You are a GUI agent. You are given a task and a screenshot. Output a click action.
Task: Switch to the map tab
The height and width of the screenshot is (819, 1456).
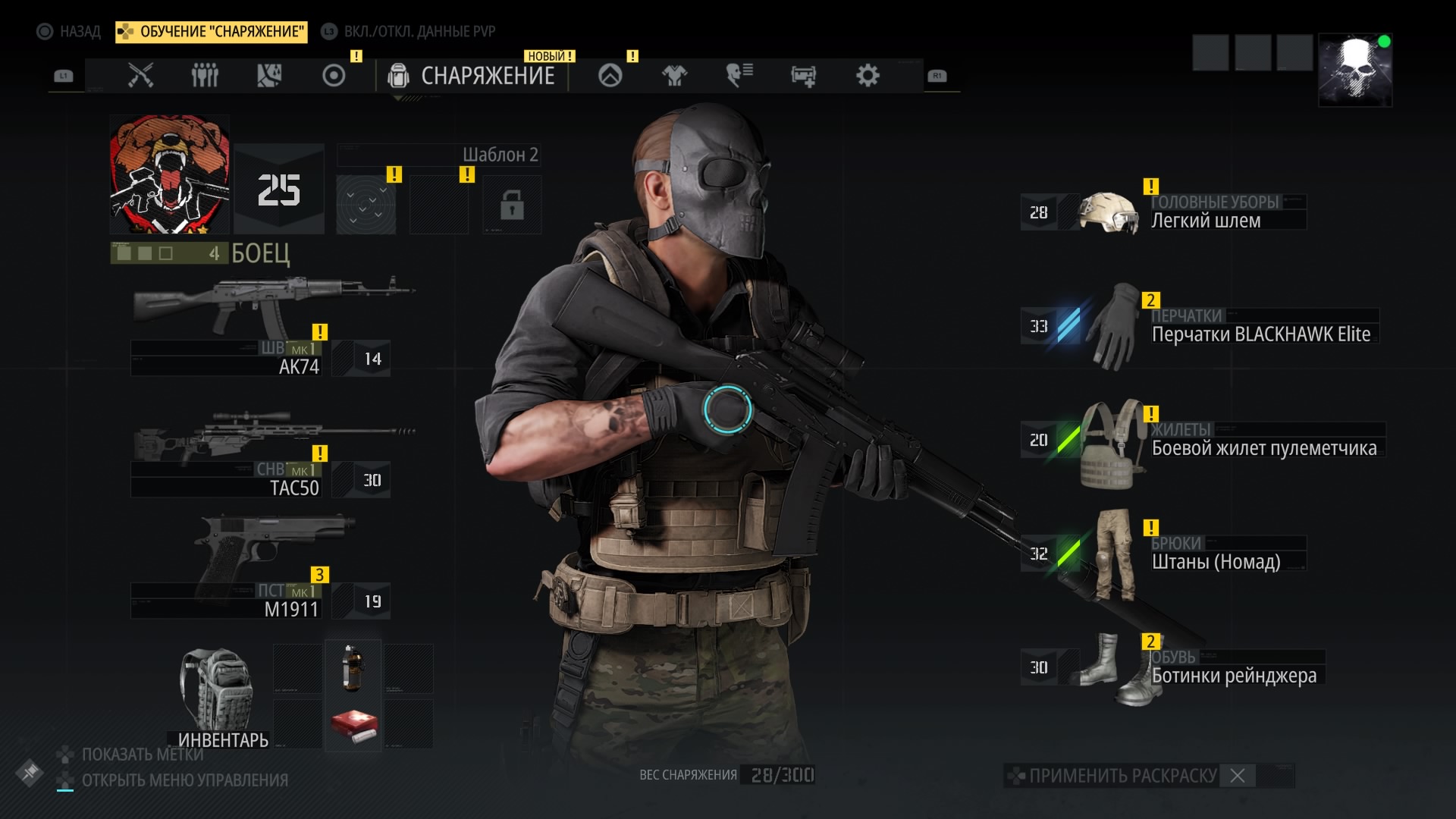pos(269,75)
